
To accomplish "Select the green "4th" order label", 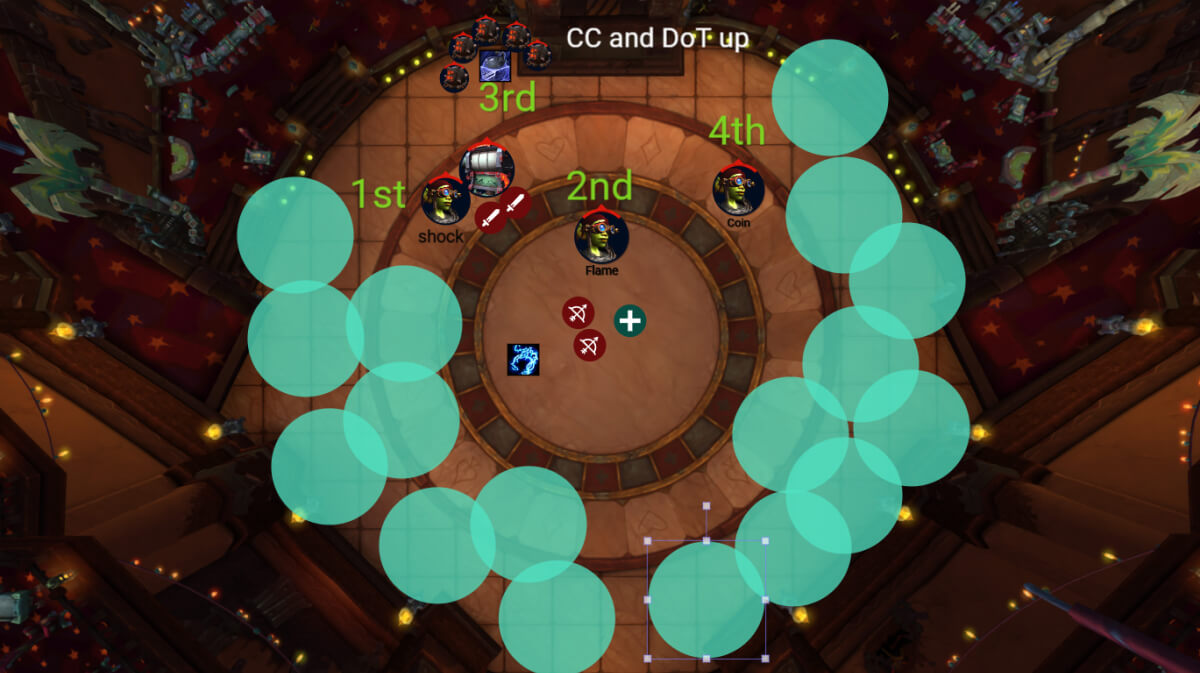I will click(737, 130).
